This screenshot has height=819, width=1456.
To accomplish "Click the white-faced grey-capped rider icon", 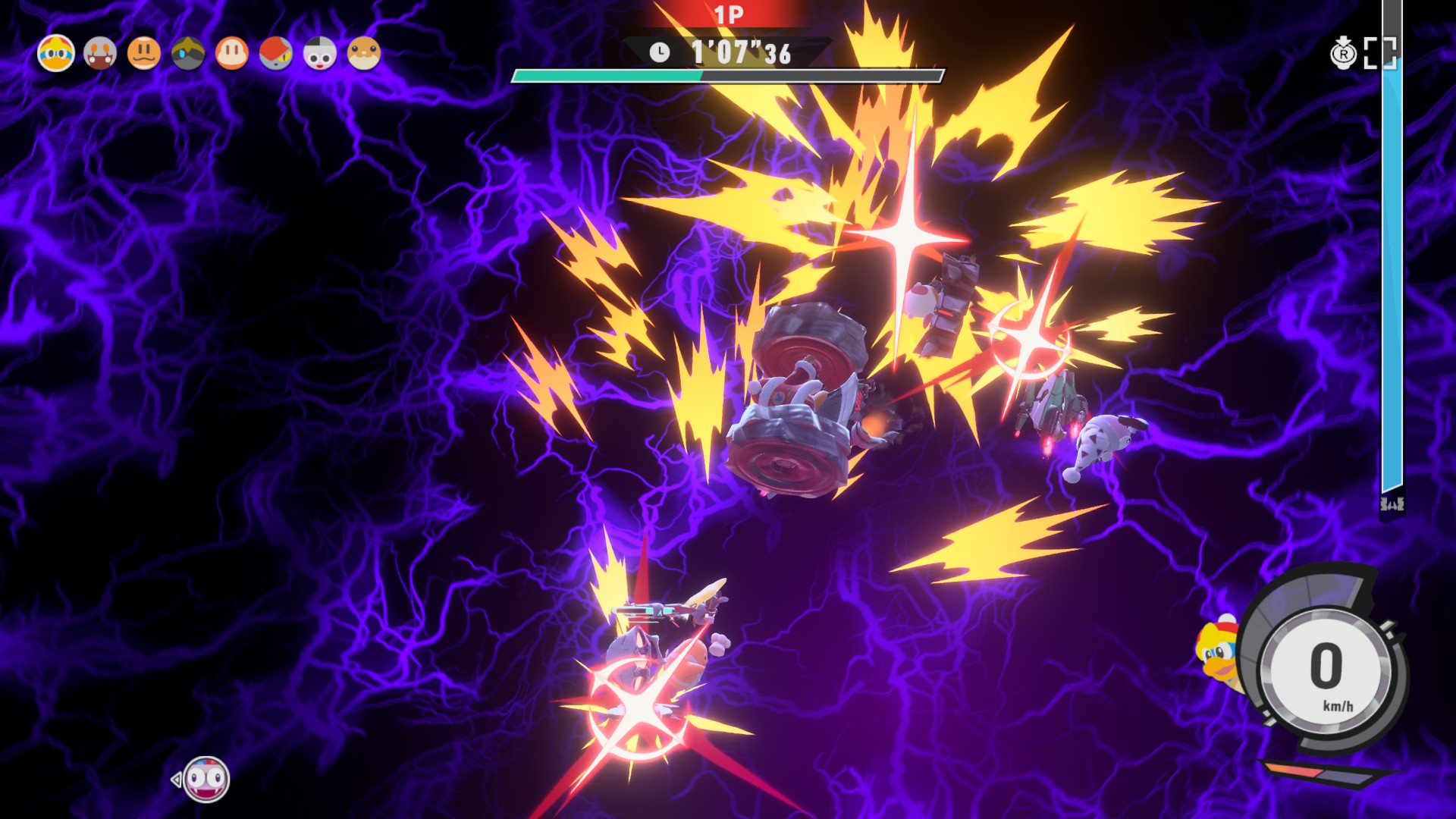I will 320,54.
